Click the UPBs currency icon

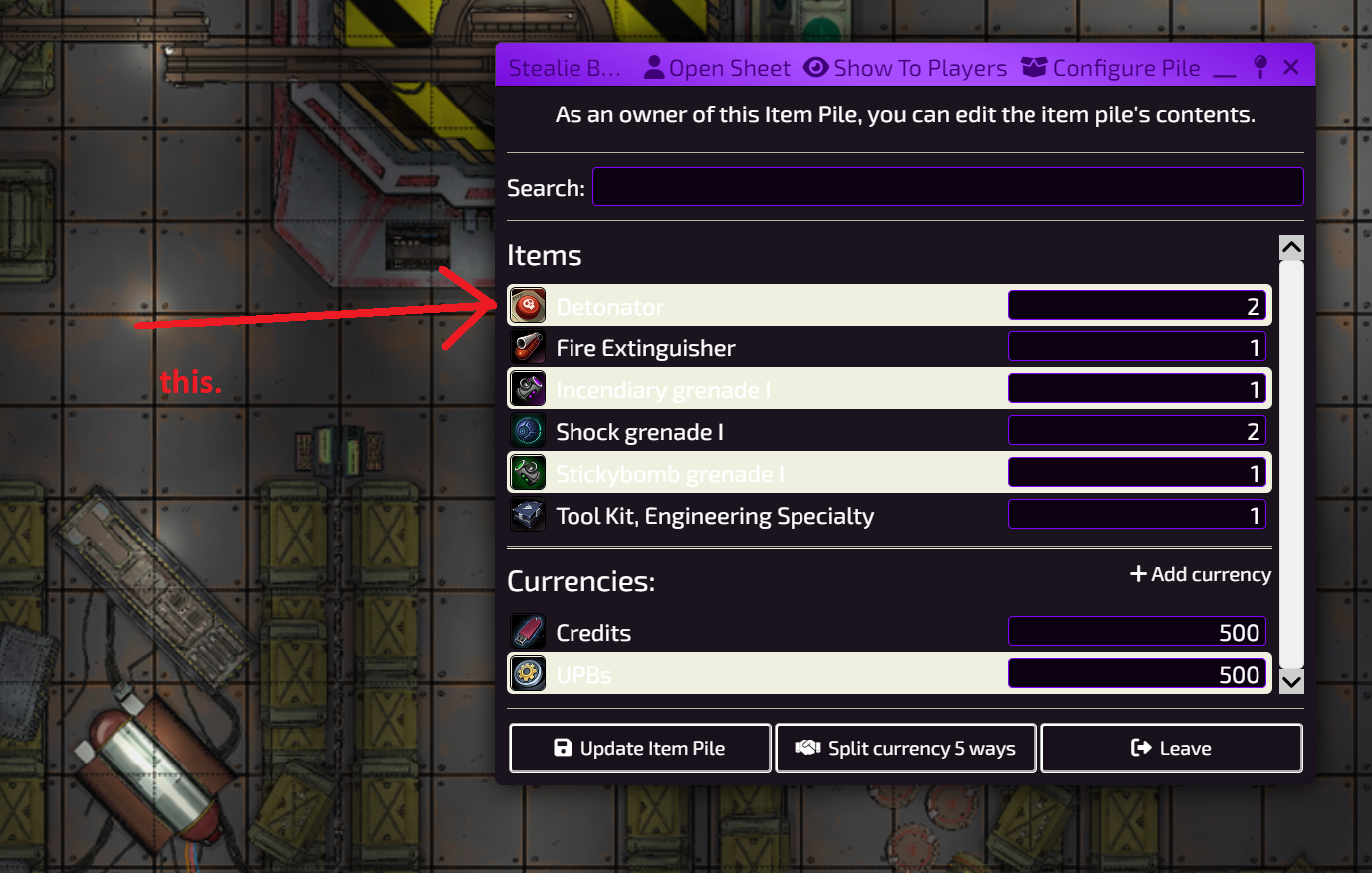[x=528, y=673]
